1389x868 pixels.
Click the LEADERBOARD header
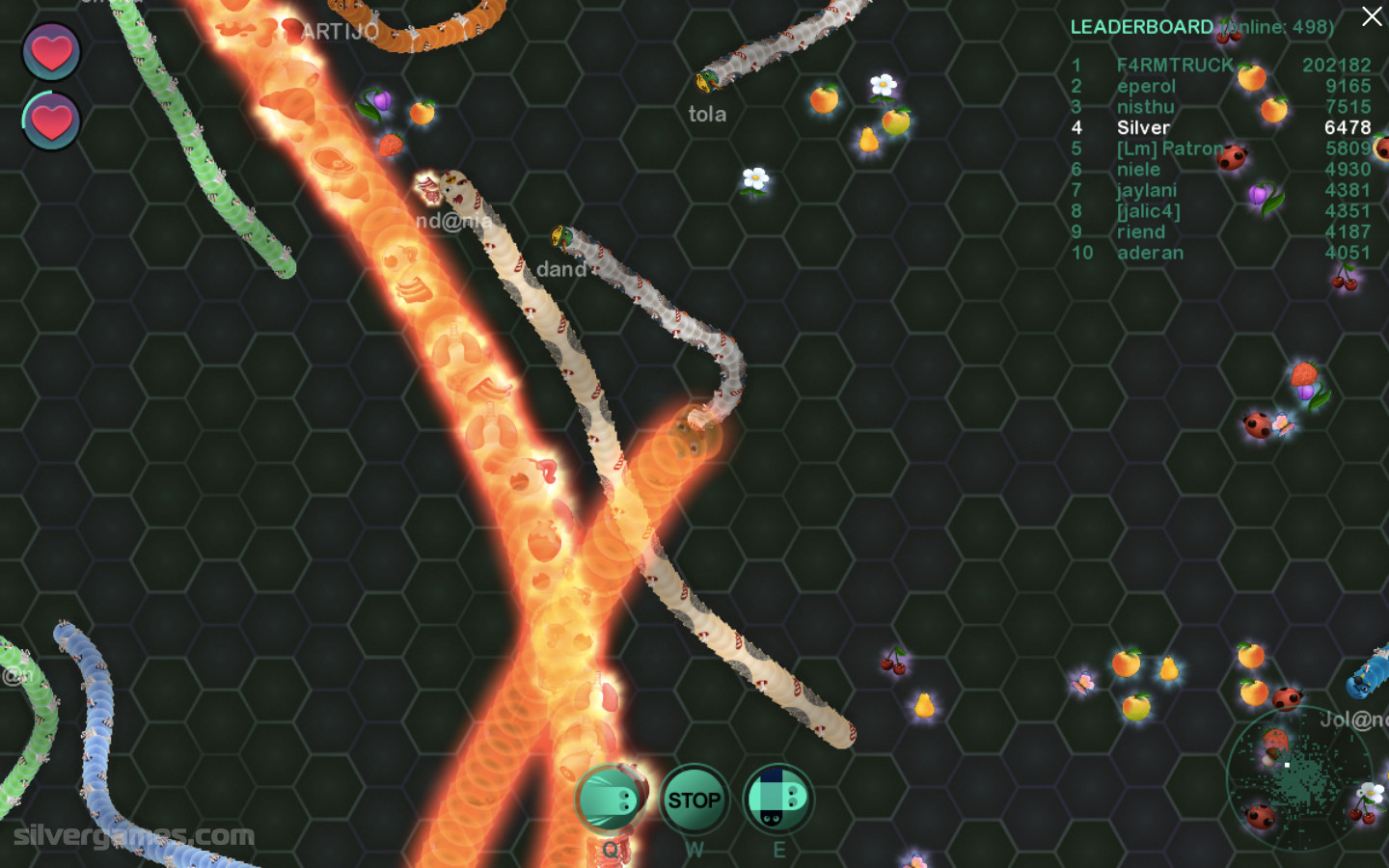click(x=1141, y=27)
